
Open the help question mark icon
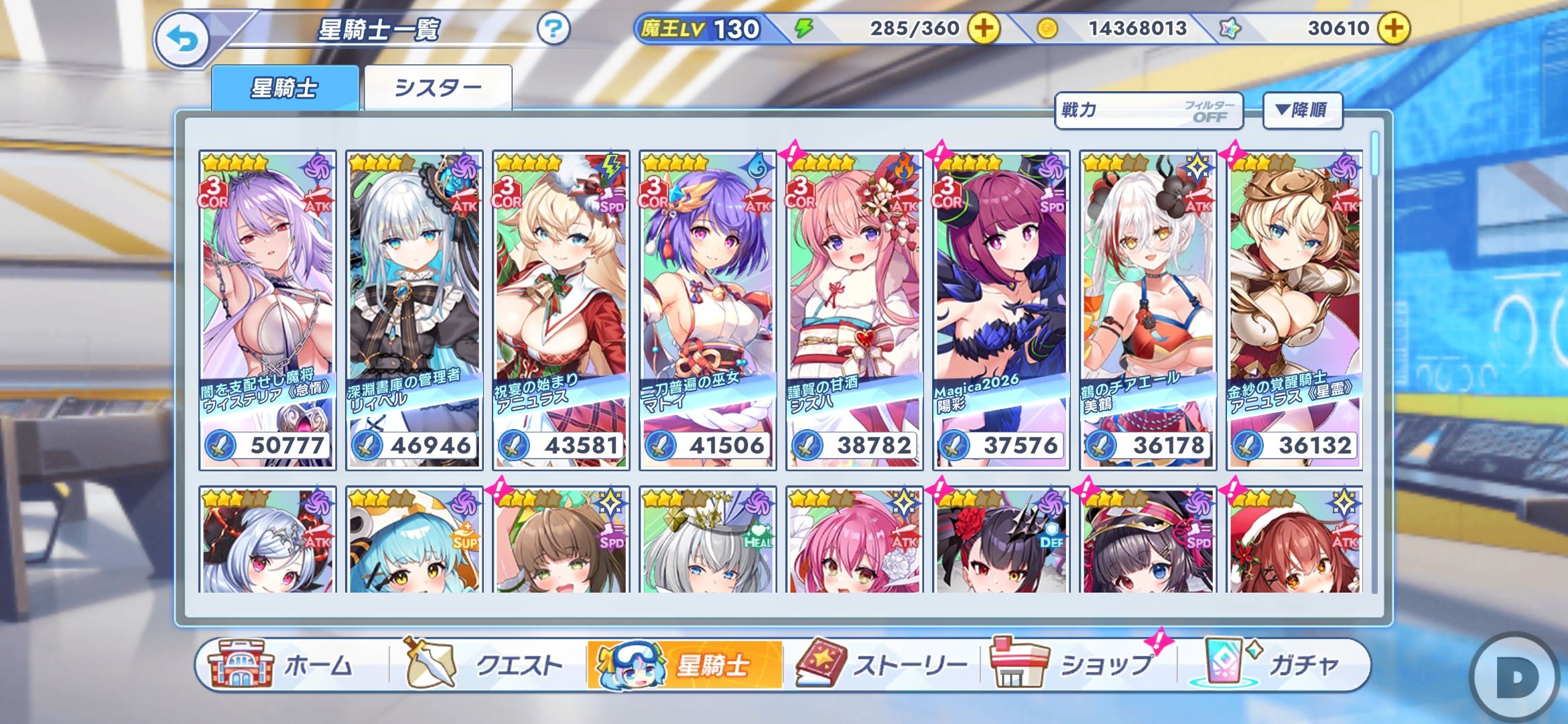click(553, 29)
